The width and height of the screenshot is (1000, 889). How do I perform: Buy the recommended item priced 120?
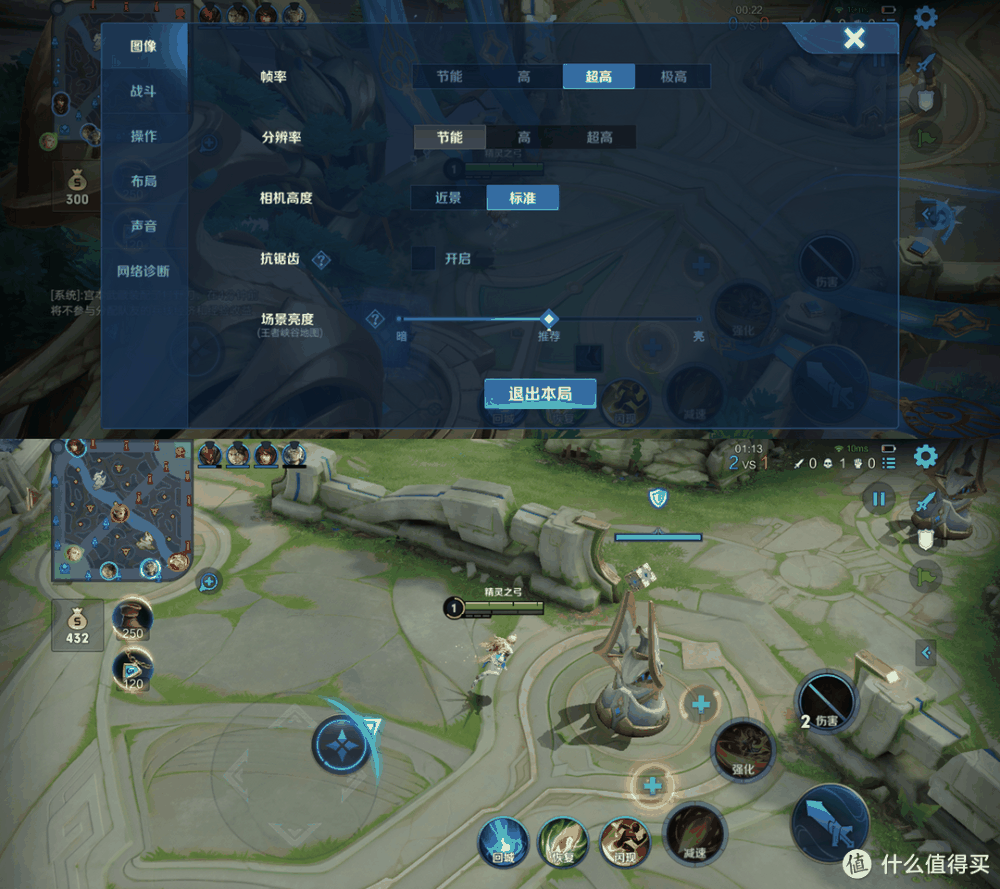(132, 668)
